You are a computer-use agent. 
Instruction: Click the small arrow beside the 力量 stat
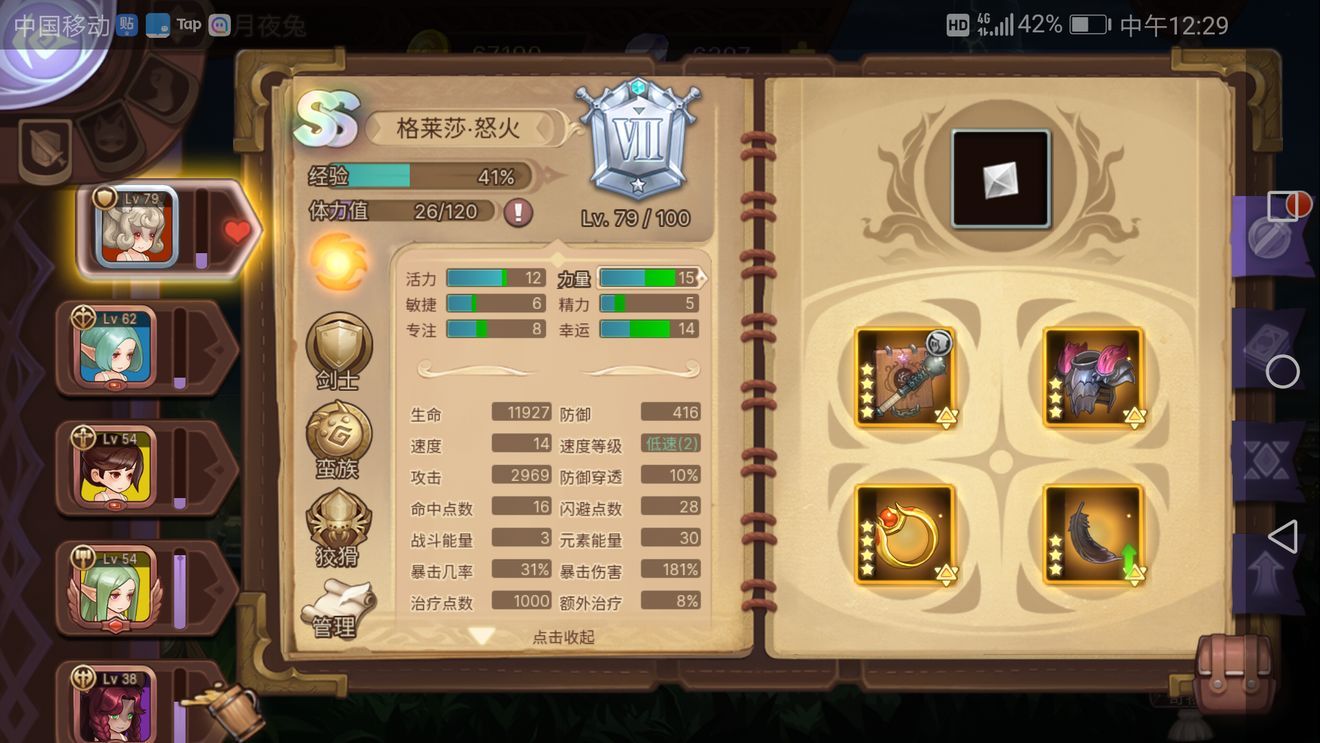coord(703,277)
